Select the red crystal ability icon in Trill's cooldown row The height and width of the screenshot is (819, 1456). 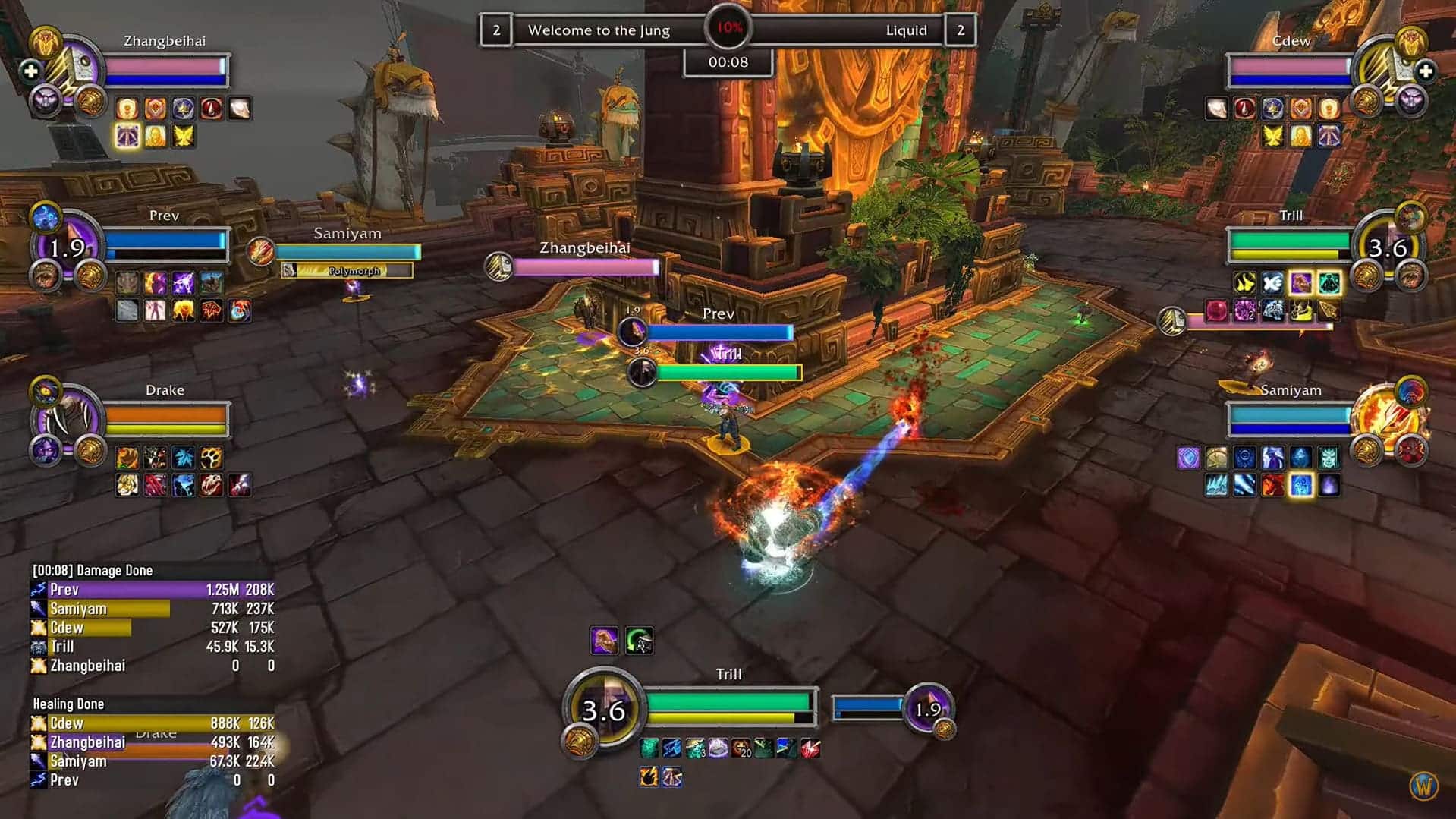tap(810, 747)
